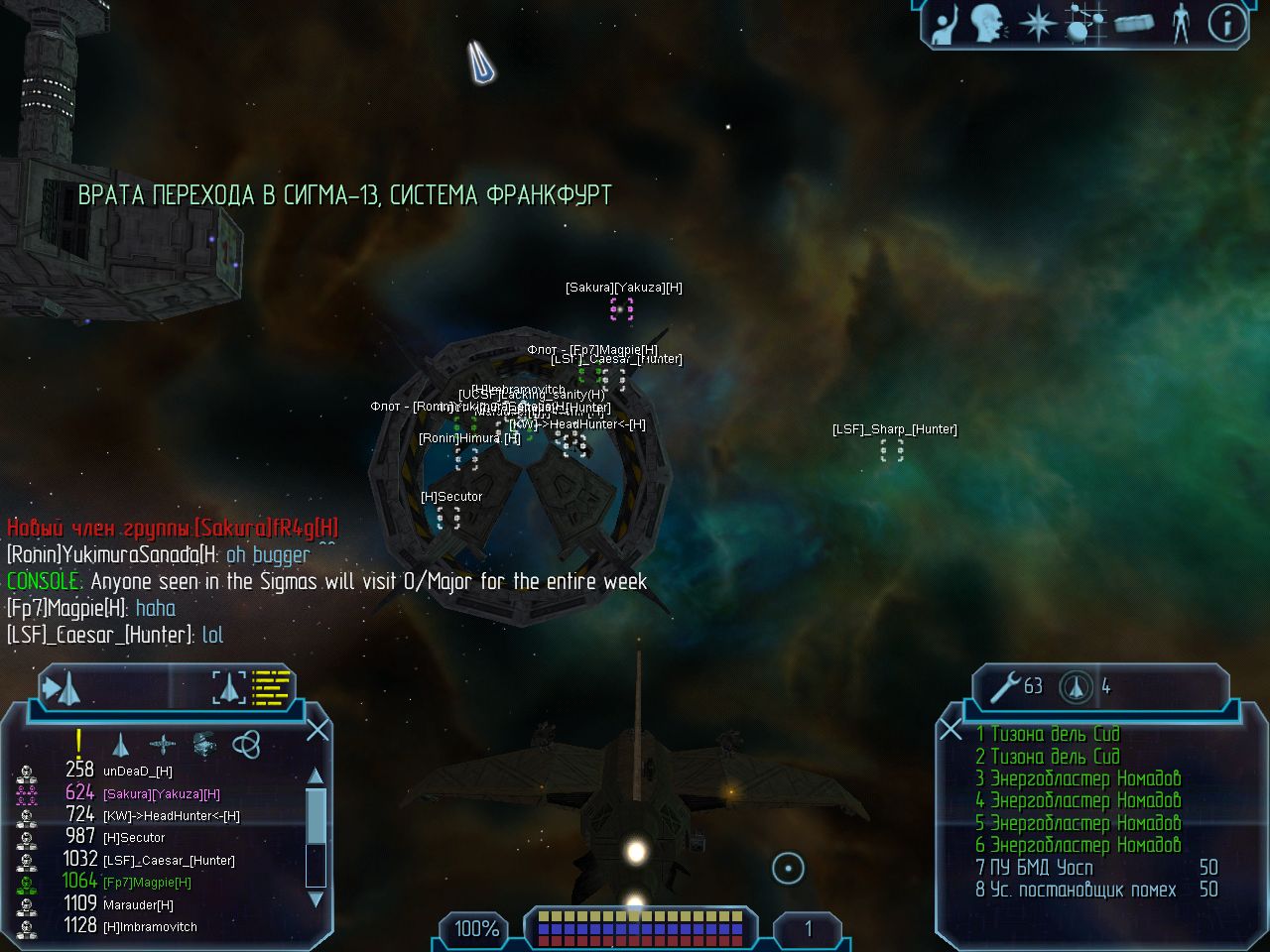Target [Sakura][Yakuza][H] in the contact list
Image resolution: width=1270 pixels, height=952 pixels.
(x=161, y=793)
